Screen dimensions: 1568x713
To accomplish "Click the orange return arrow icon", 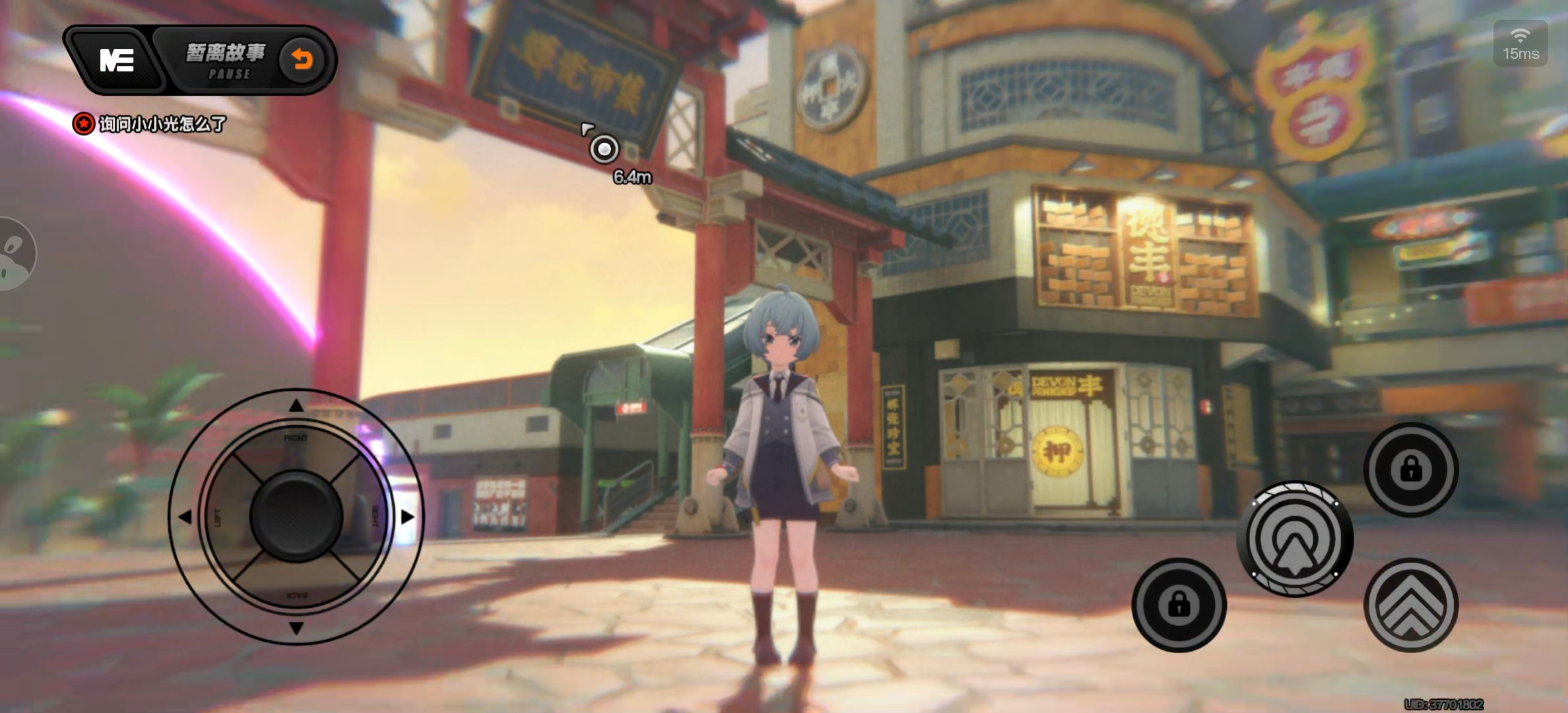I will coord(302,60).
